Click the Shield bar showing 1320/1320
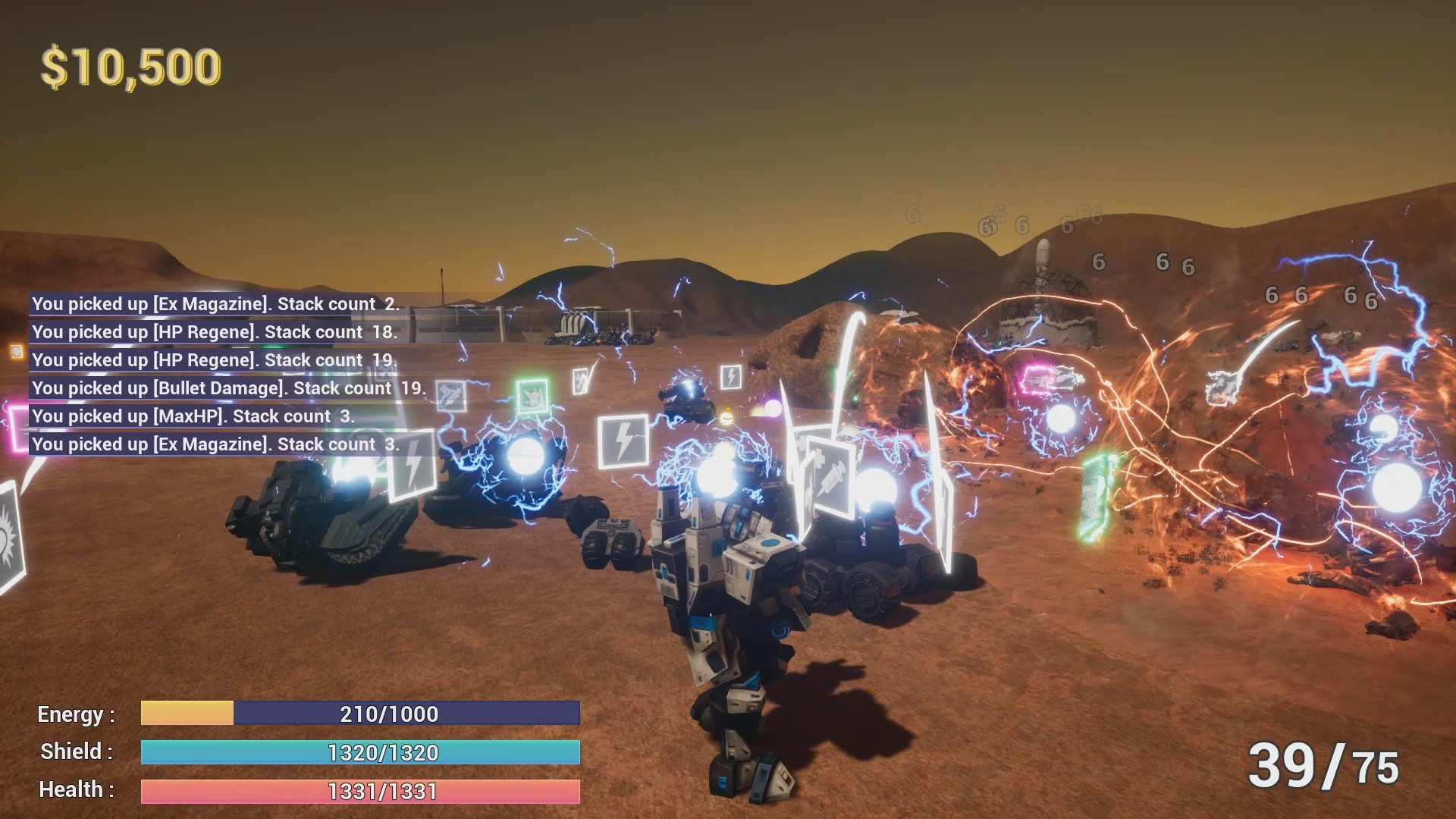The width and height of the screenshot is (1456, 819). 359,752
